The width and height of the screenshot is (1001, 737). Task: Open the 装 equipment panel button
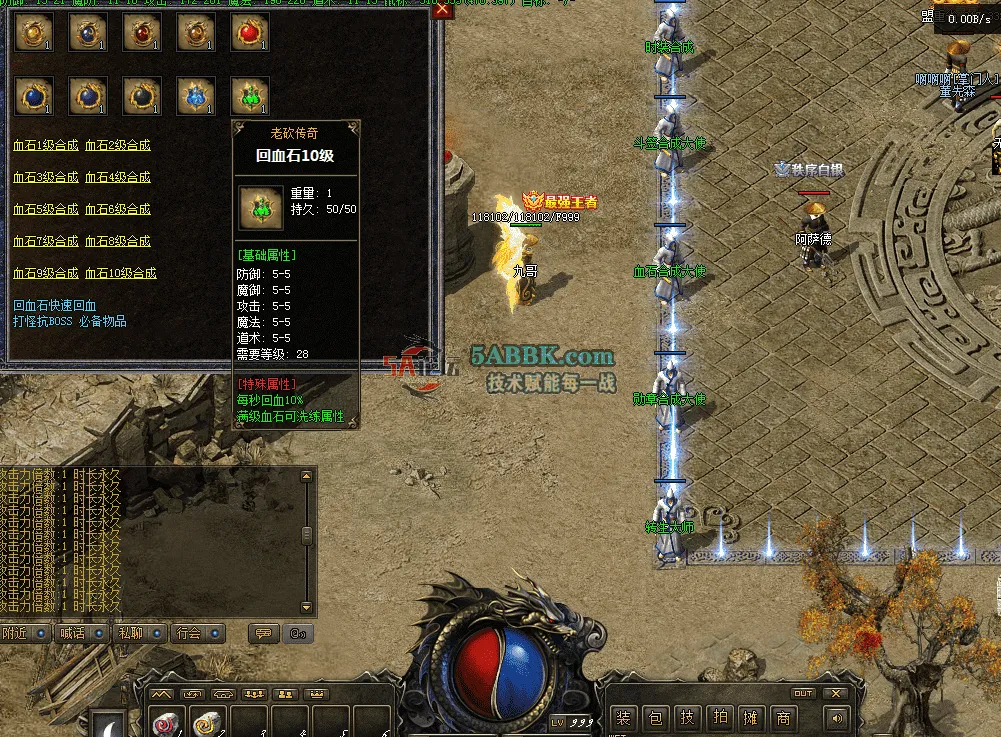pos(624,717)
